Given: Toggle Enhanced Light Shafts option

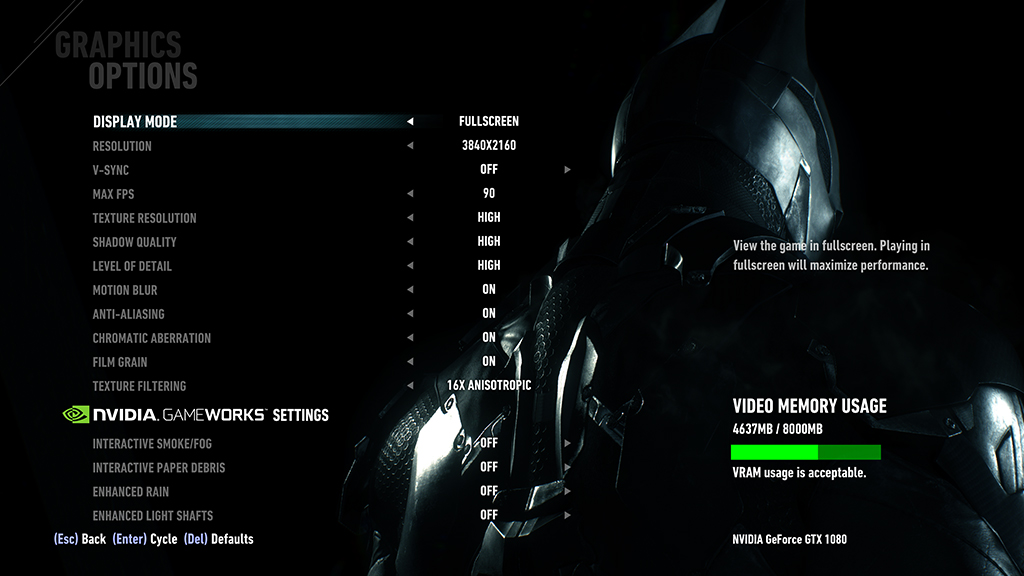Looking at the screenshot, I should pyautogui.click(x=153, y=515).
